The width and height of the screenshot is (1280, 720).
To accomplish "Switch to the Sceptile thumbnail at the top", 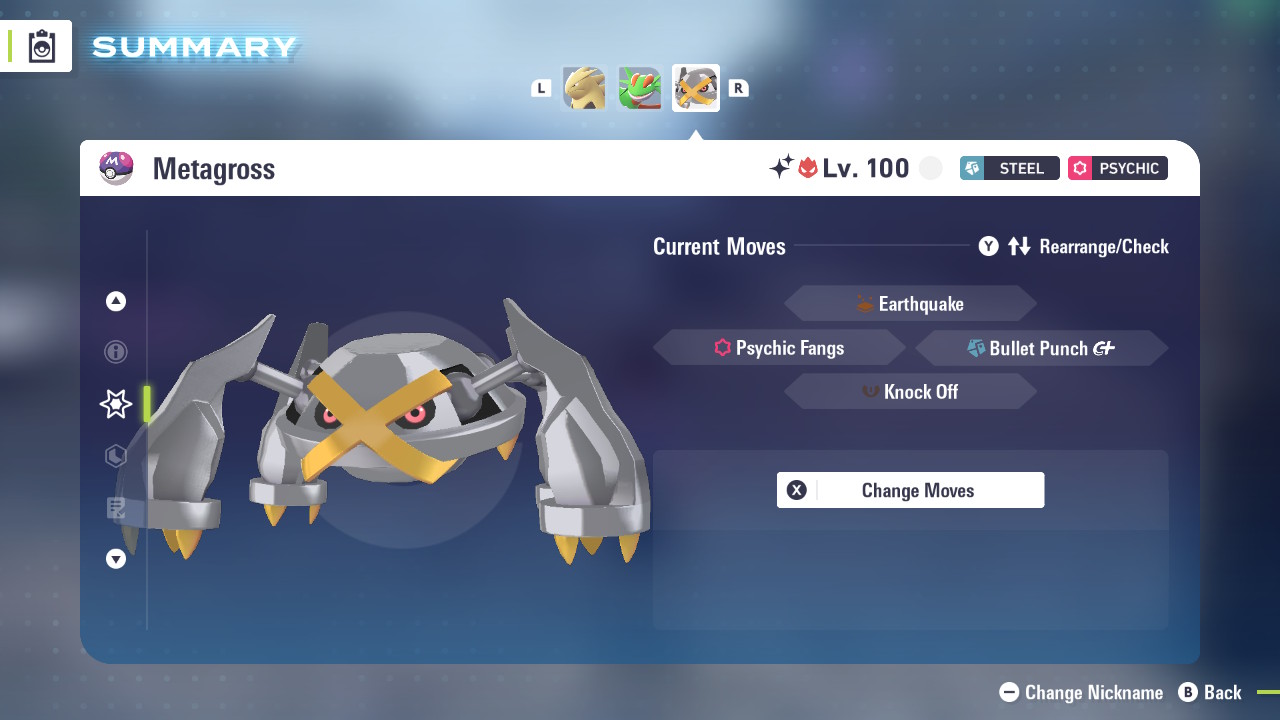I will click(639, 88).
